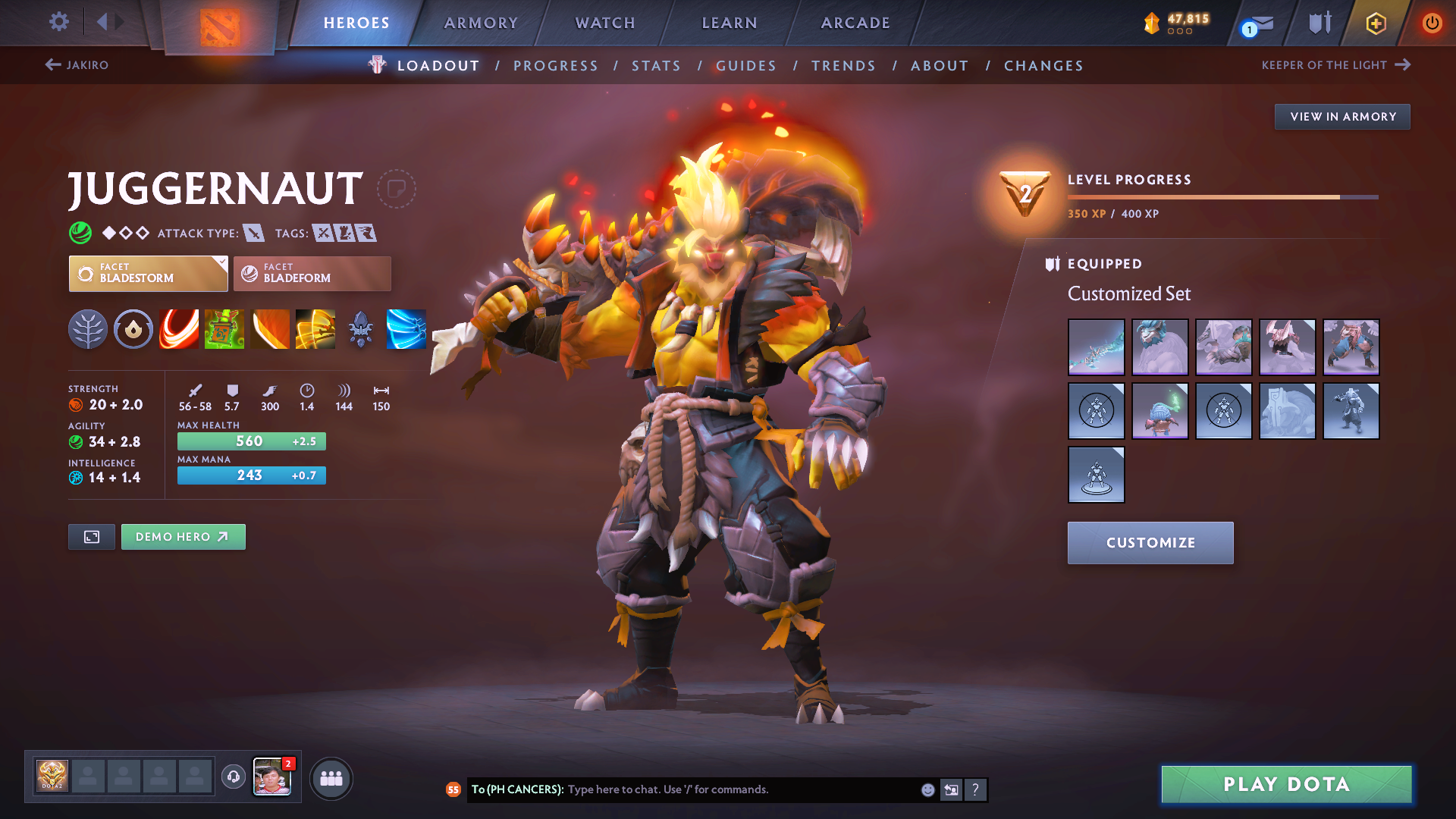Open the Juggernaut talent tree icon
Screen dimensions: 1456x819
click(x=88, y=329)
